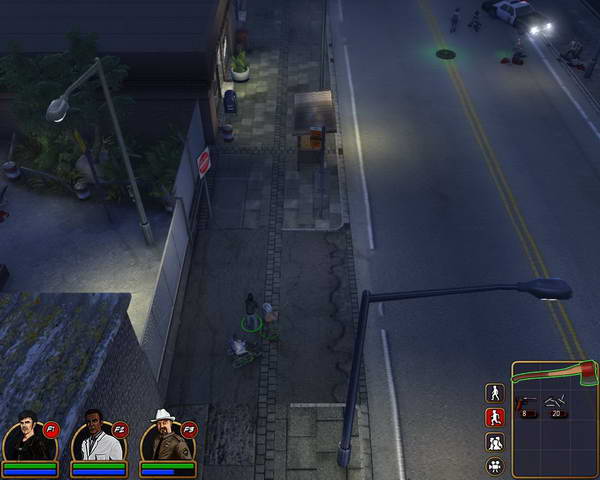
Task: Click the film camera button
Action: [x=494, y=465]
